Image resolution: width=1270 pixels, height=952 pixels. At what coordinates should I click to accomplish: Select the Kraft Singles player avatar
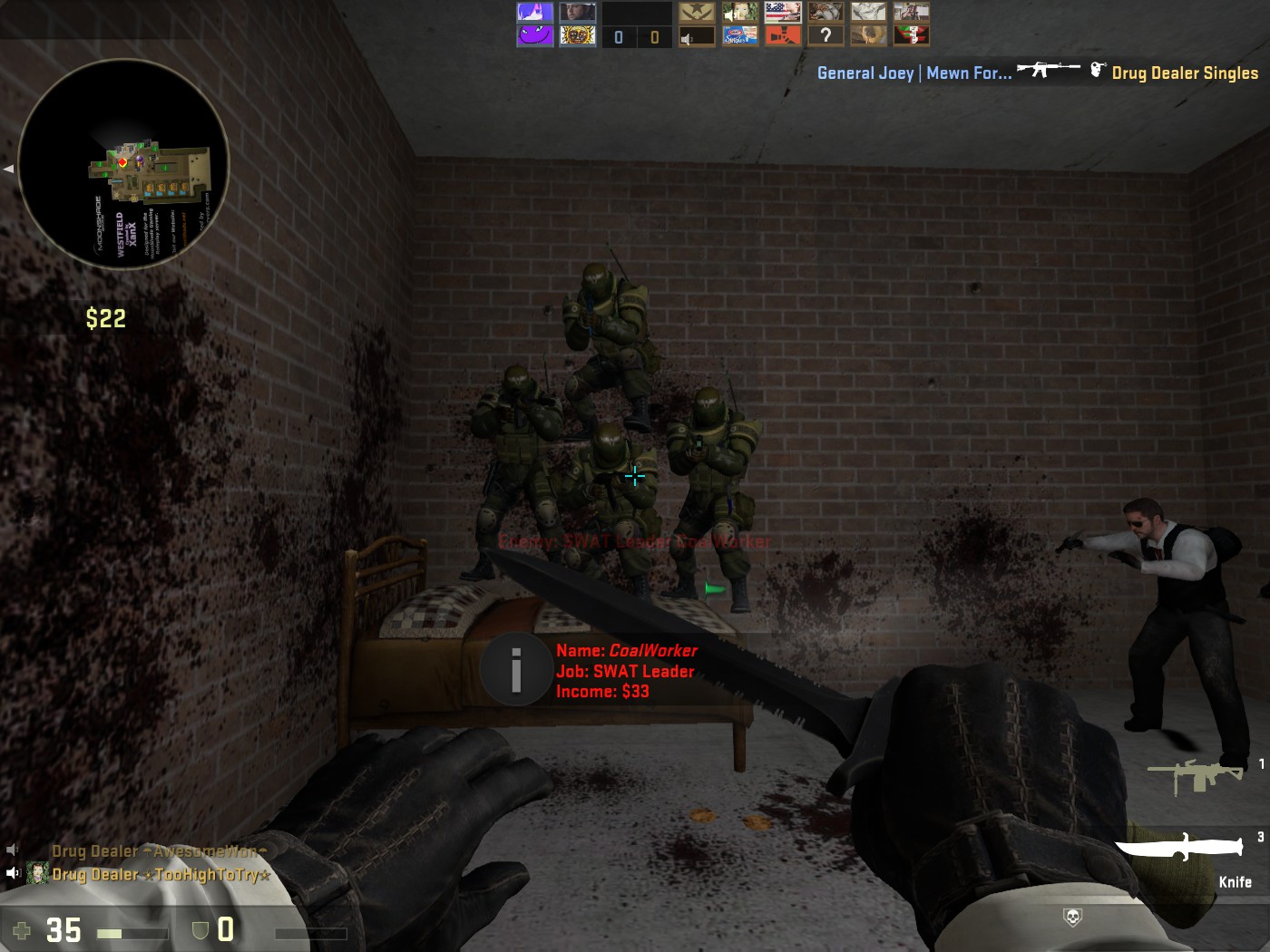click(x=739, y=35)
